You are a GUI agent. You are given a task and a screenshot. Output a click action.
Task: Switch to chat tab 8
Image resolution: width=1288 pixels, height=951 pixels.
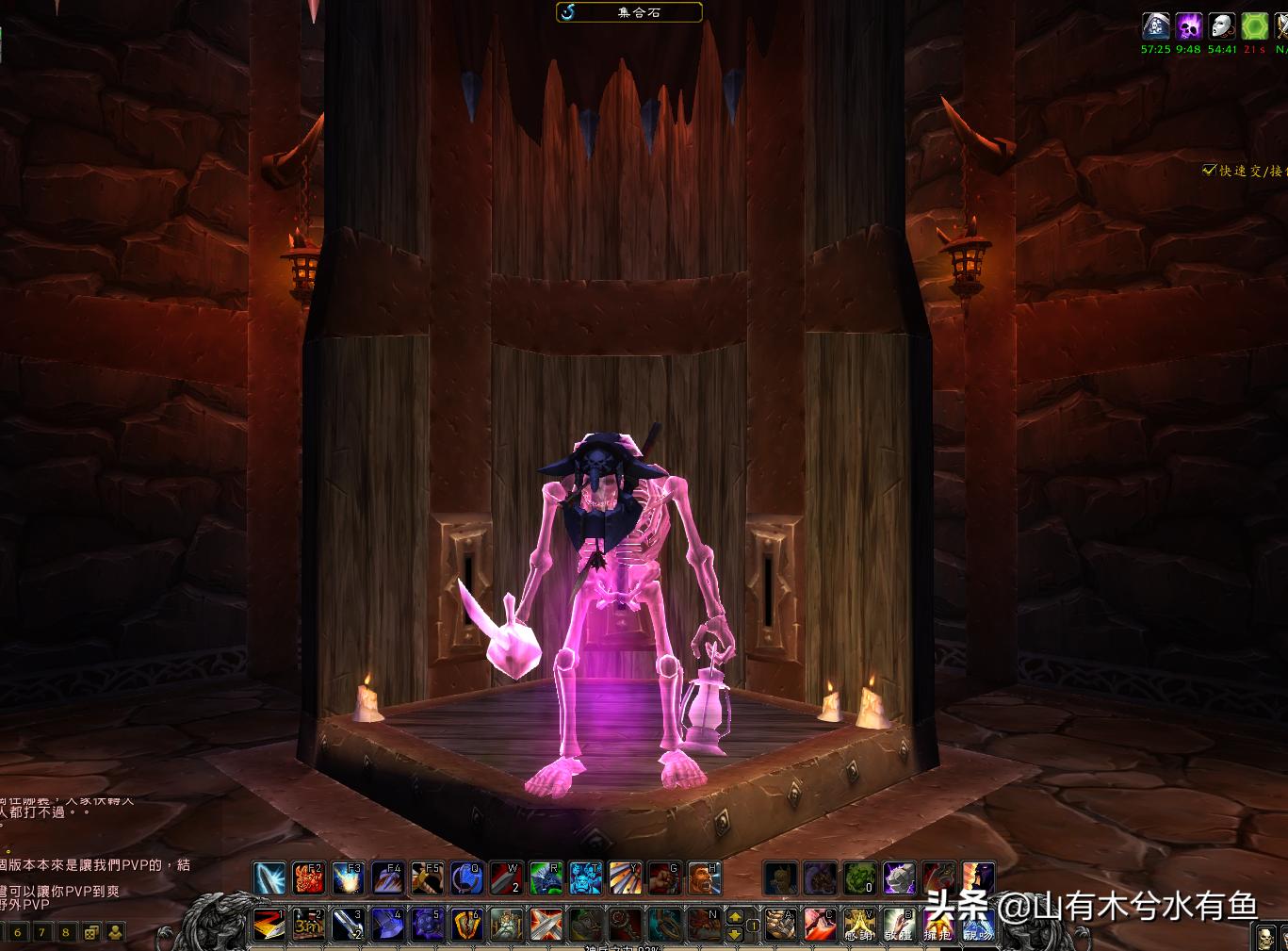click(x=66, y=931)
